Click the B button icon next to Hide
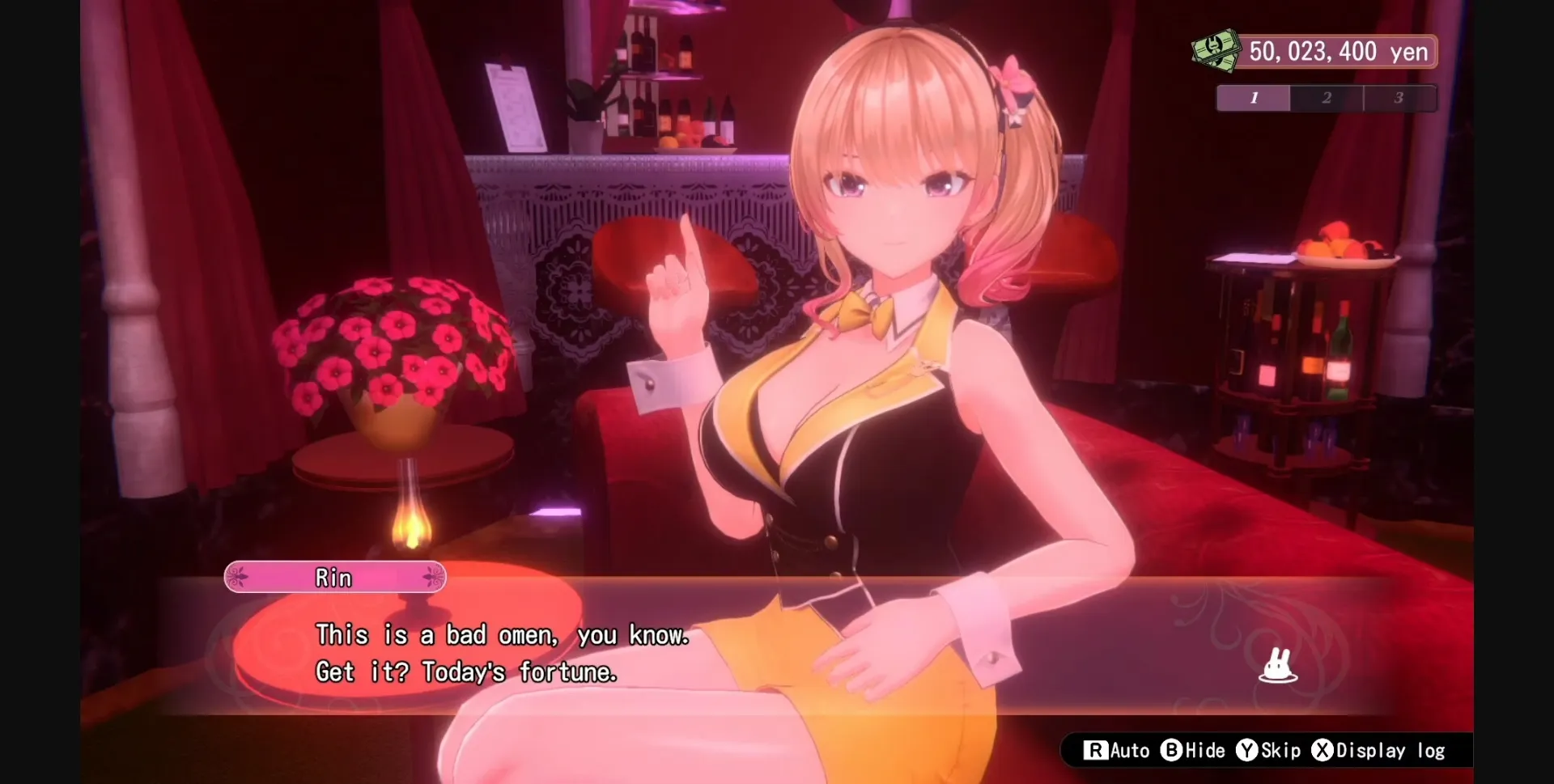 [x=1172, y=751]
